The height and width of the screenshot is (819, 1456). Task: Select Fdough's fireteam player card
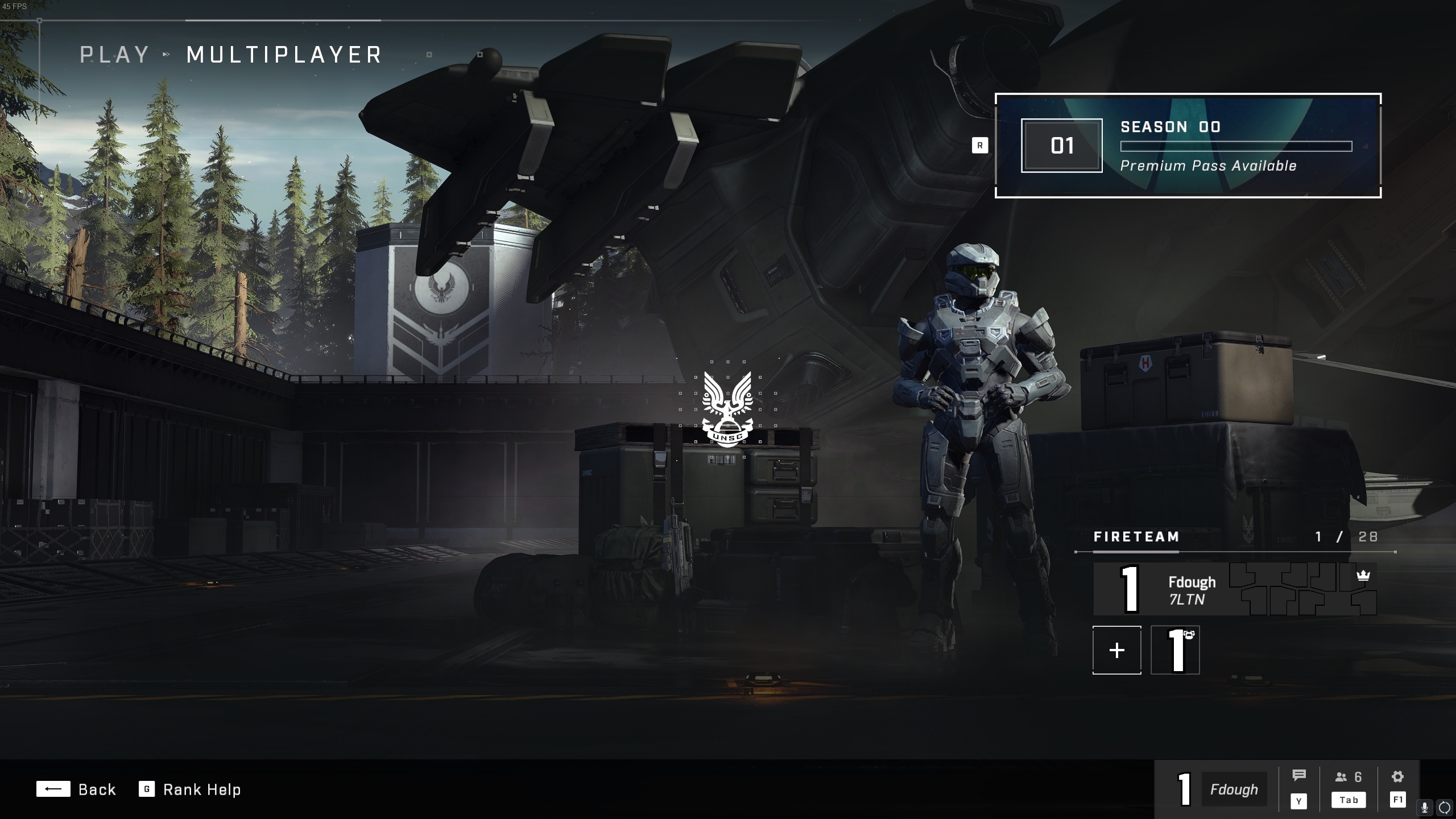(x=1234, y=589)
